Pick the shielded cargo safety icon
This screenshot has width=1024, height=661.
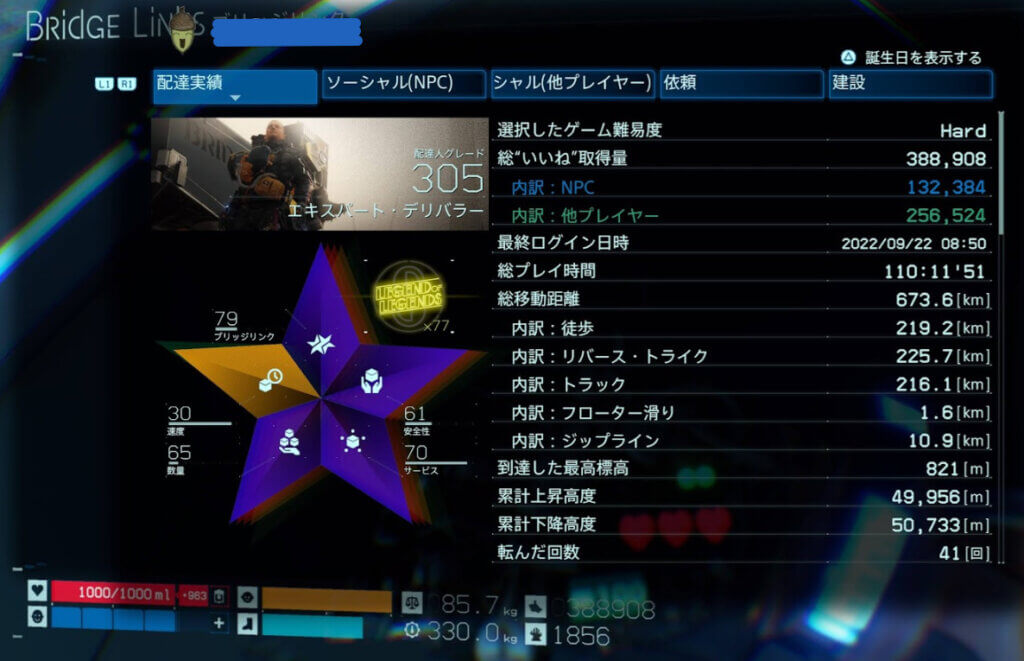coord(371,380)
